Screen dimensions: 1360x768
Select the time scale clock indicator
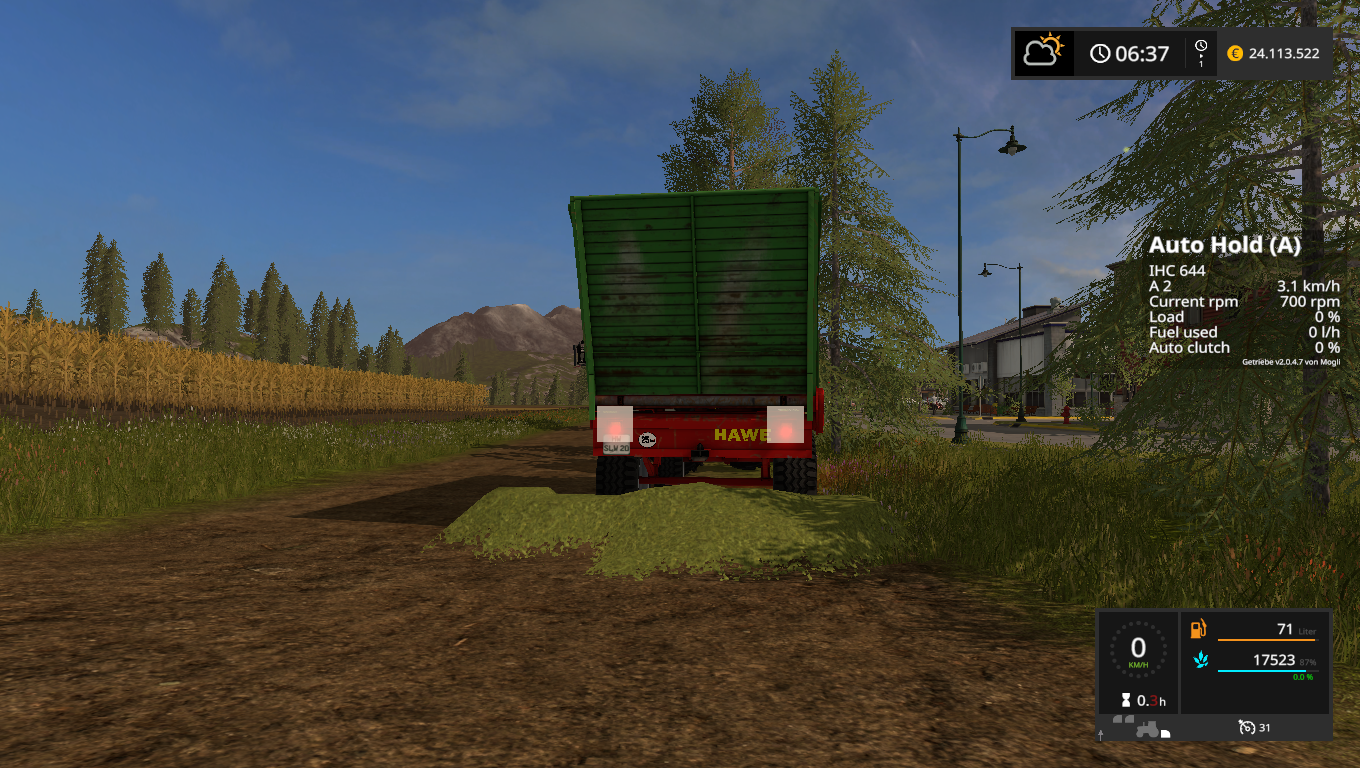coord(1200,52)
